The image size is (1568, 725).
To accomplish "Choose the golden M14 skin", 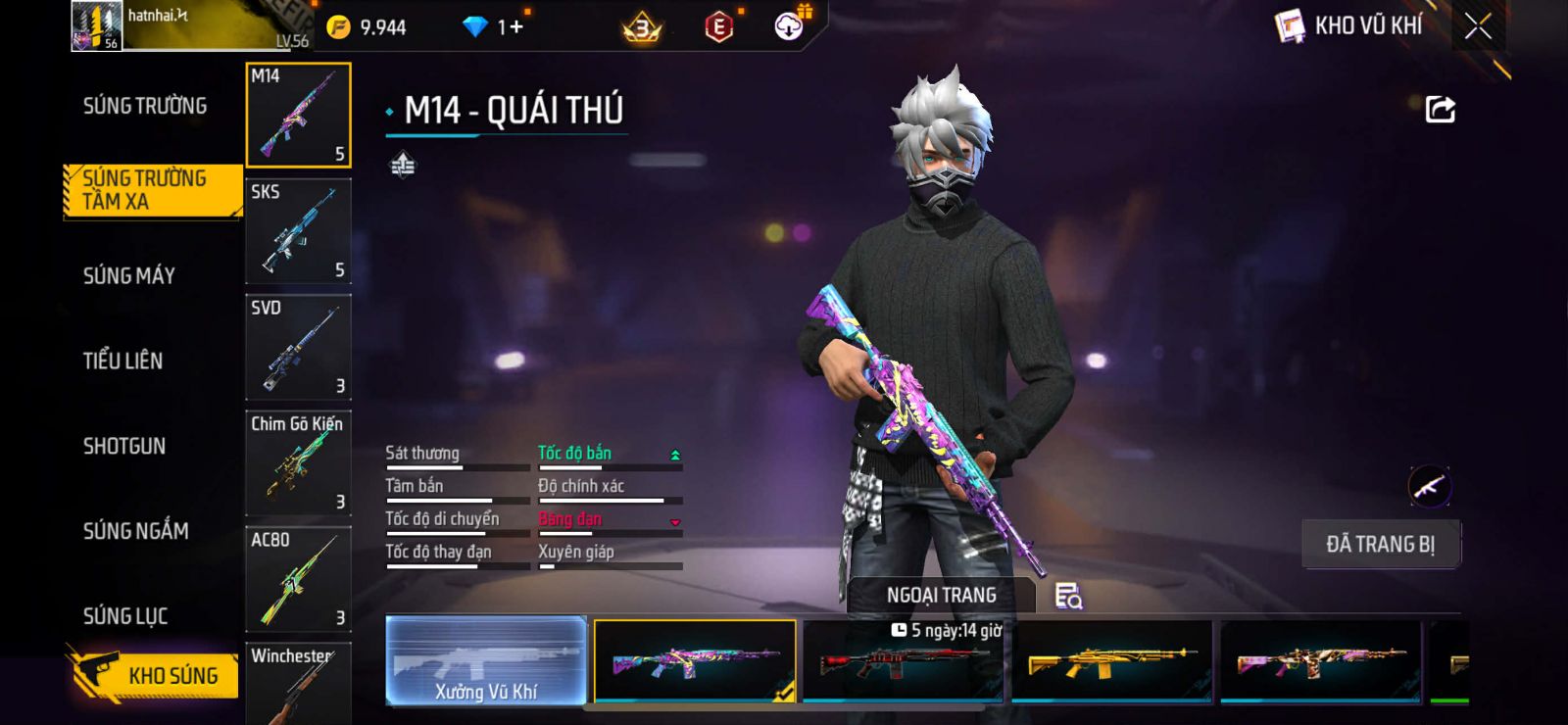I will tap(1111, 662).
